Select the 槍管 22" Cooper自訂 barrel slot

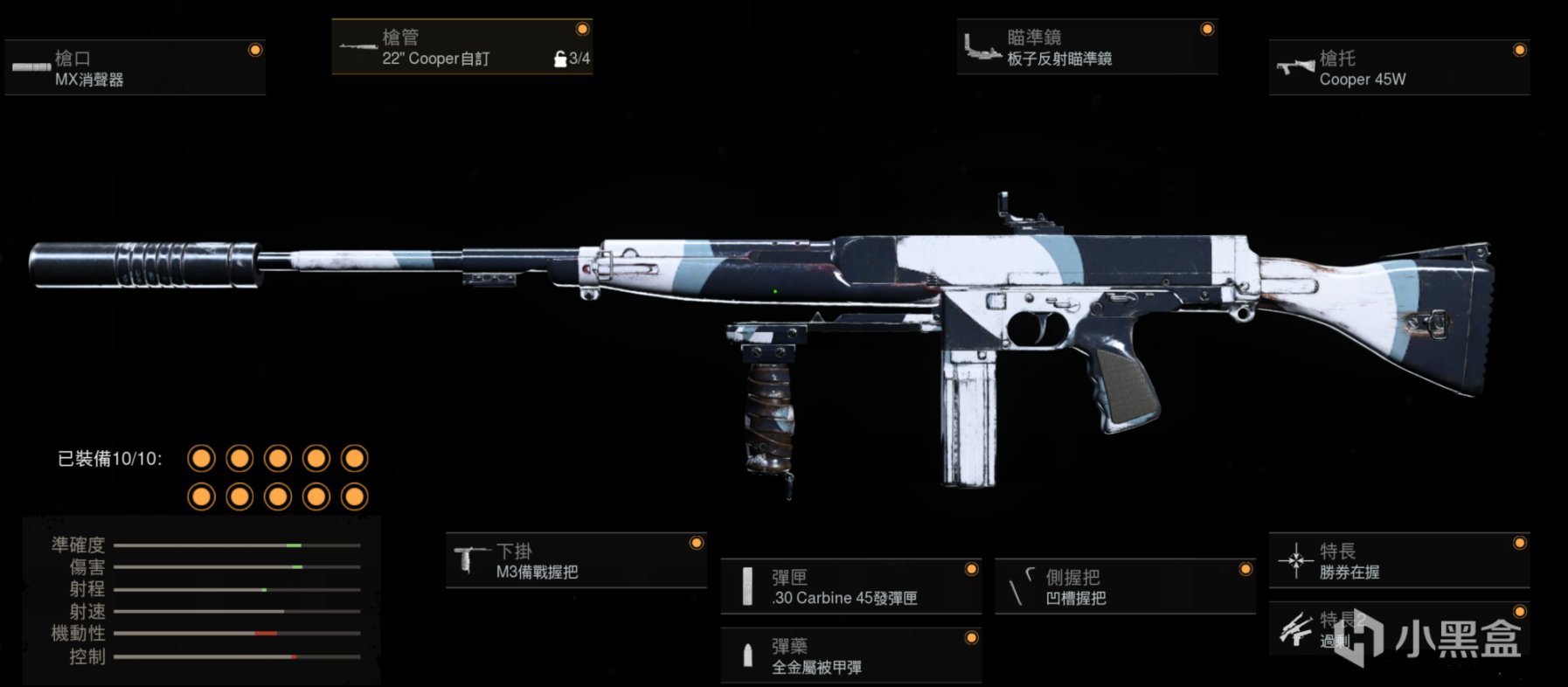click(461, 47)
